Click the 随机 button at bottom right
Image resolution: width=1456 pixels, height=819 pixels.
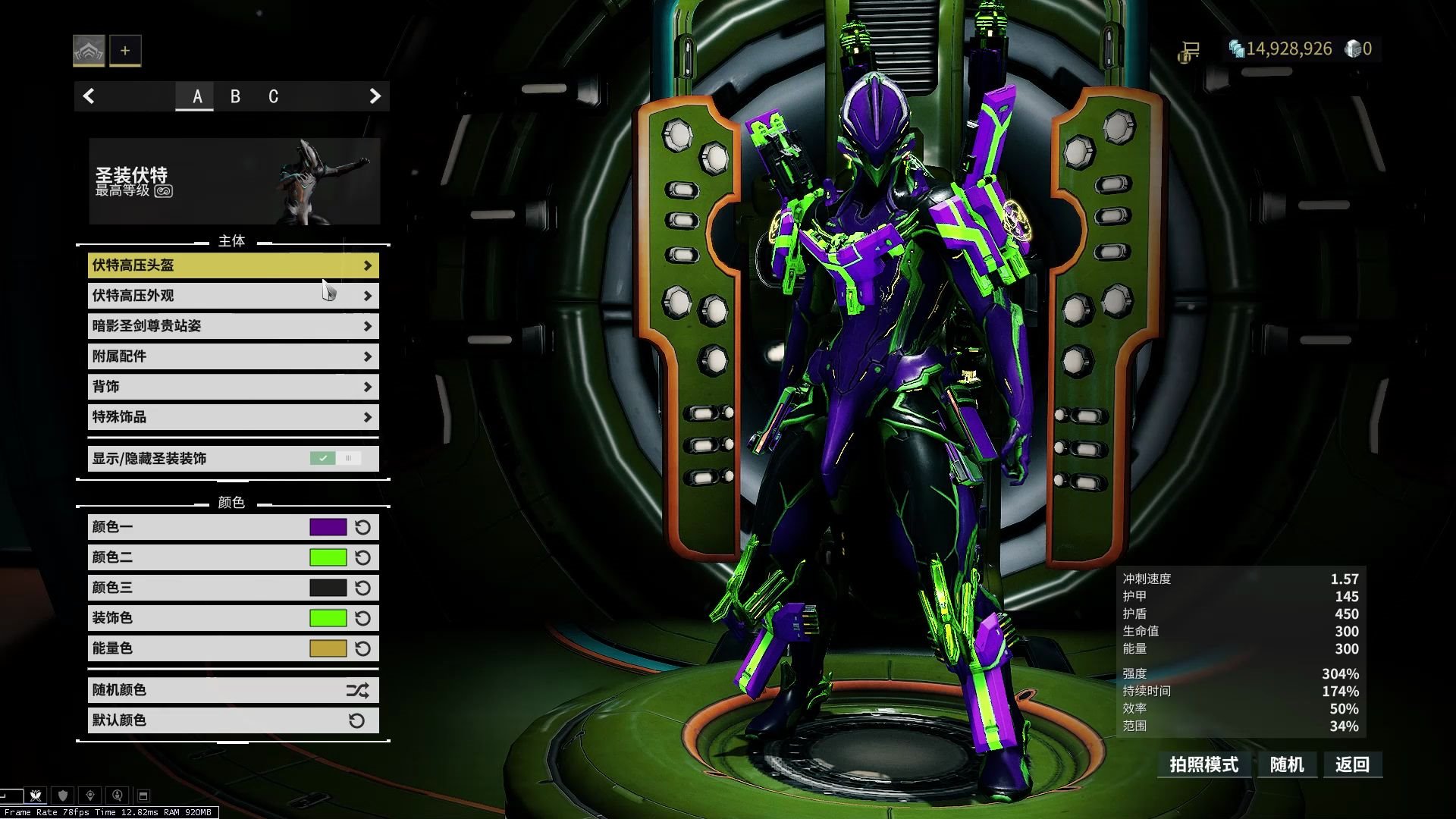[x=1287, y=764]
